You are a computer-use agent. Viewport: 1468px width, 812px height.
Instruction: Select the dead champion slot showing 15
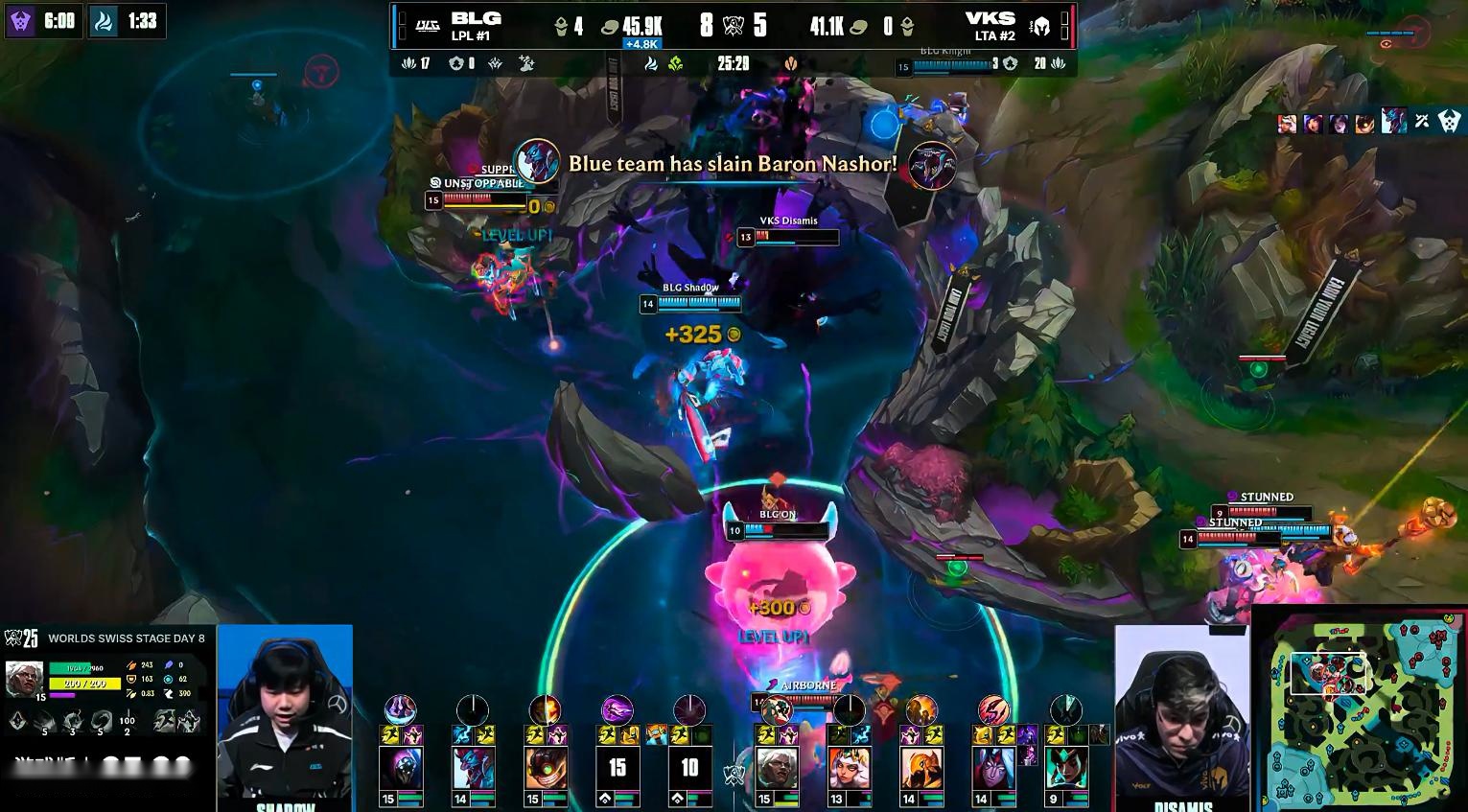[x=617, y=769]
